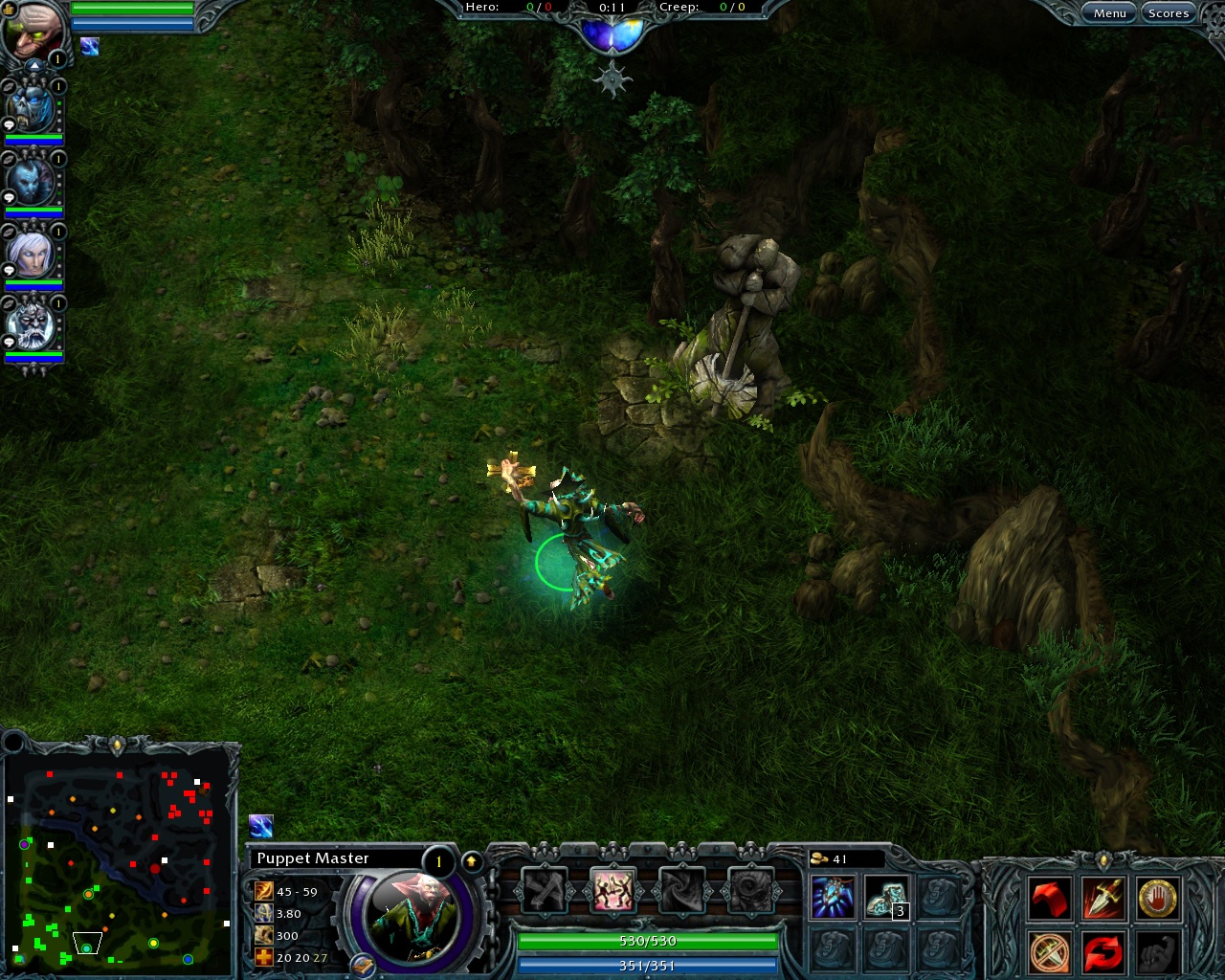This screenshot has height=980, width=1225.
Task: Select the Attack command dagger icon
Action: pos(1102,898)
